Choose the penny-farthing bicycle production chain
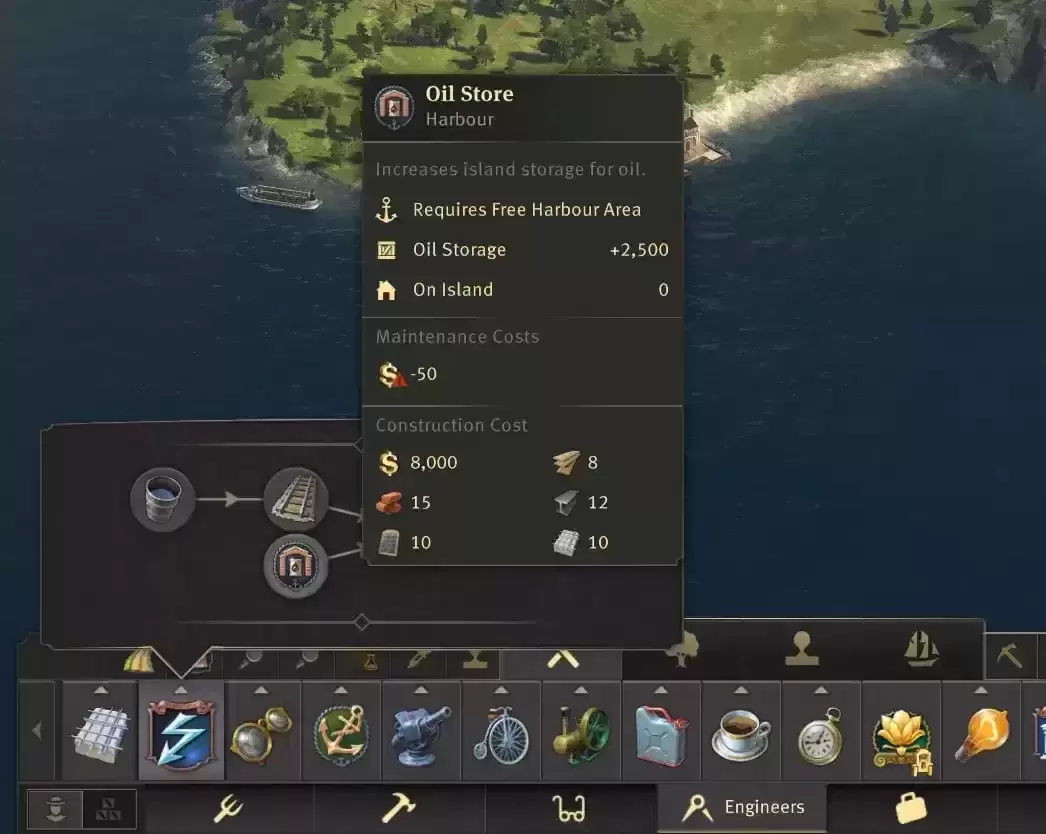This screenshot has width=1046, height=834. tap(501, 732)
